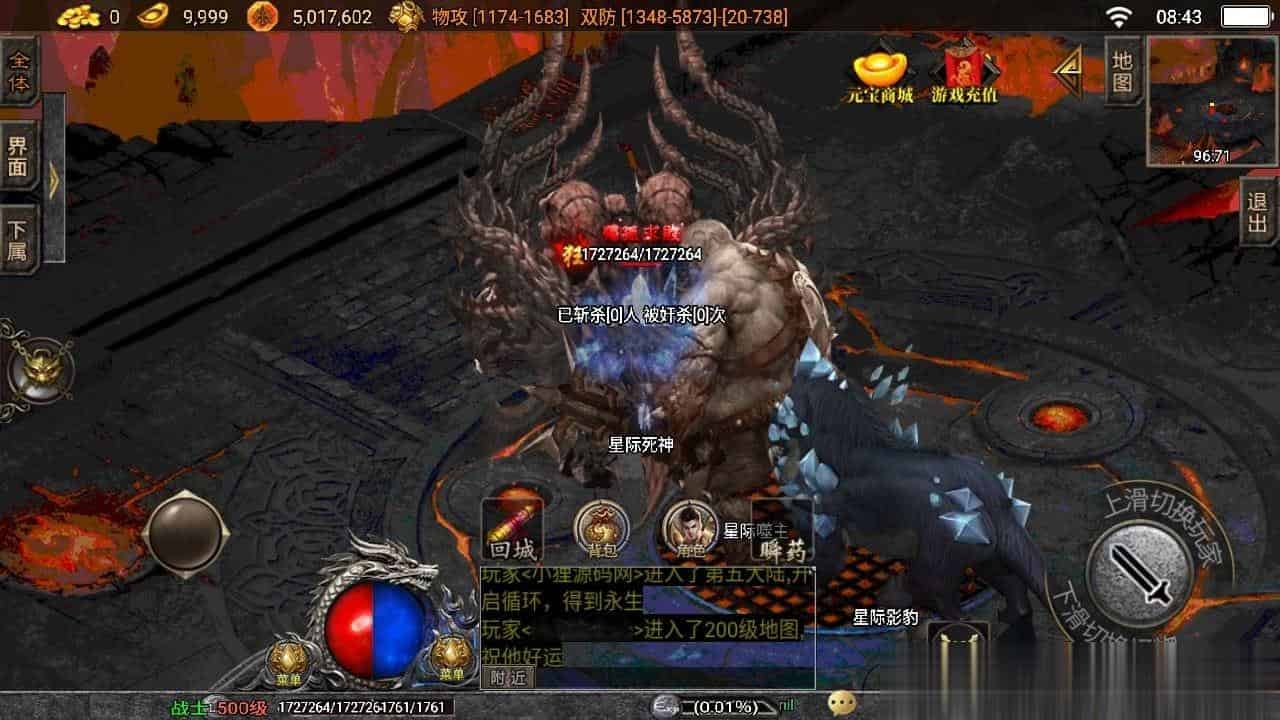
Task: Open the 地图 map button
Action: pyautogui.click(x=1123, y=70)
